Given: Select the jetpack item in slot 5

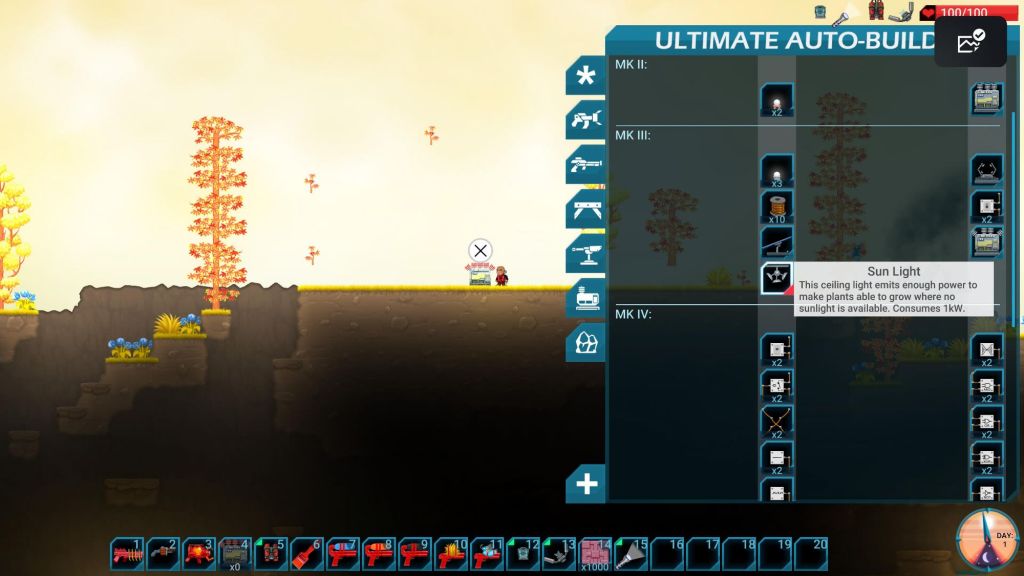Looking at the screenshot, I should [x=271, y=553].
